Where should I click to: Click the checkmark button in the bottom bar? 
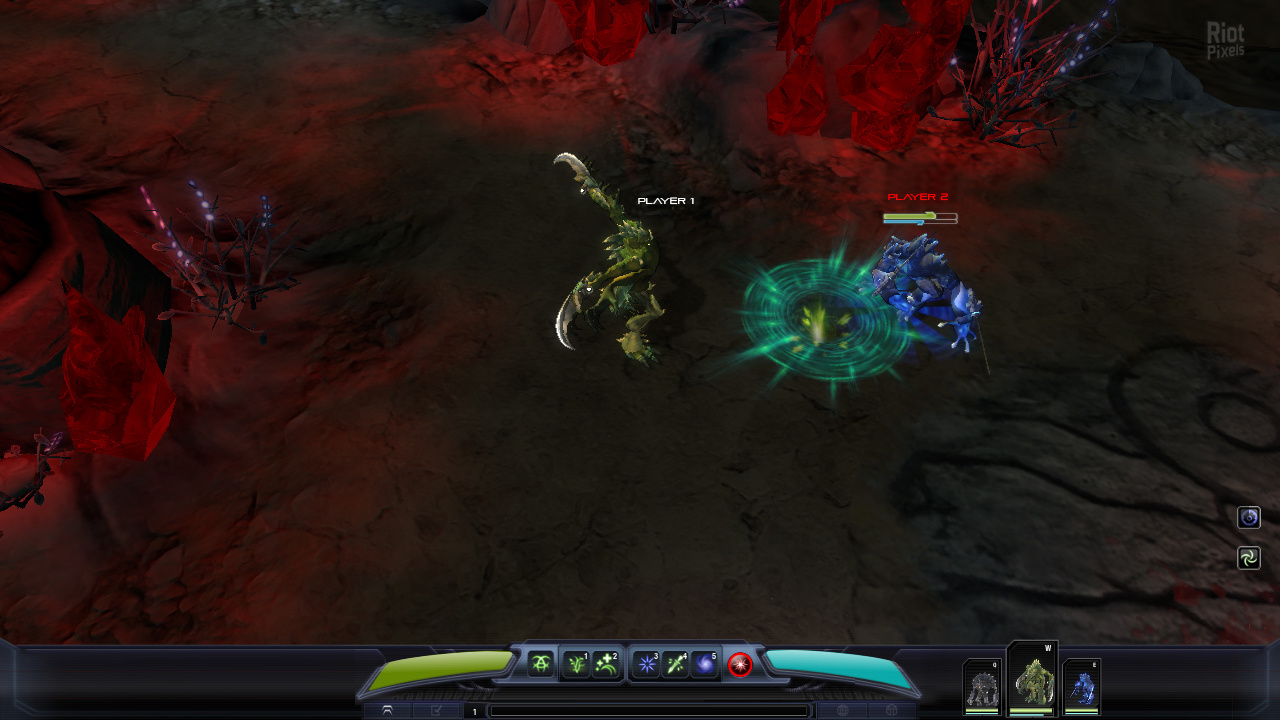click(437, 710)
